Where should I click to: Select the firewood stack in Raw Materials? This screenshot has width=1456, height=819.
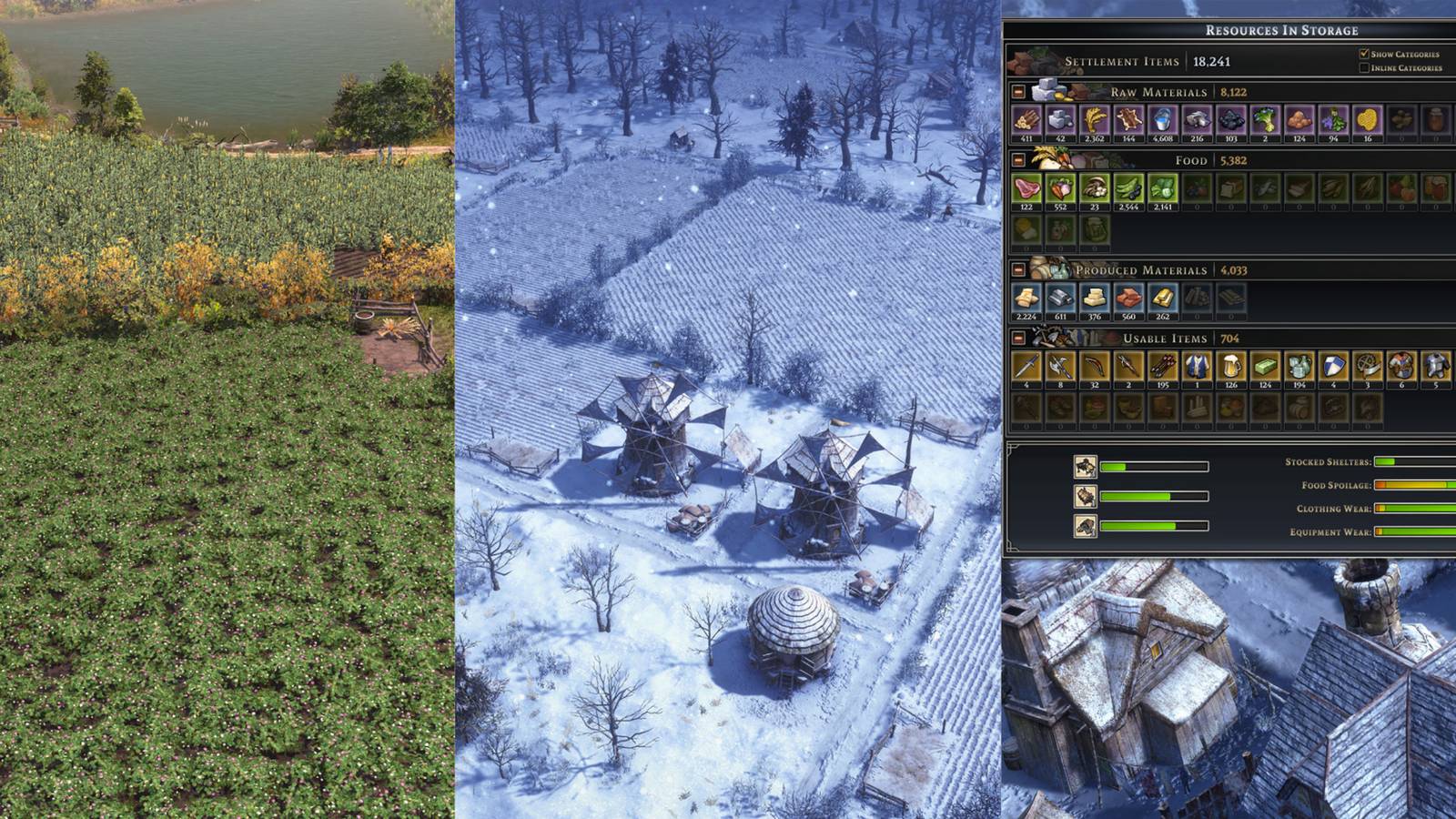[x=1026, y=119]
